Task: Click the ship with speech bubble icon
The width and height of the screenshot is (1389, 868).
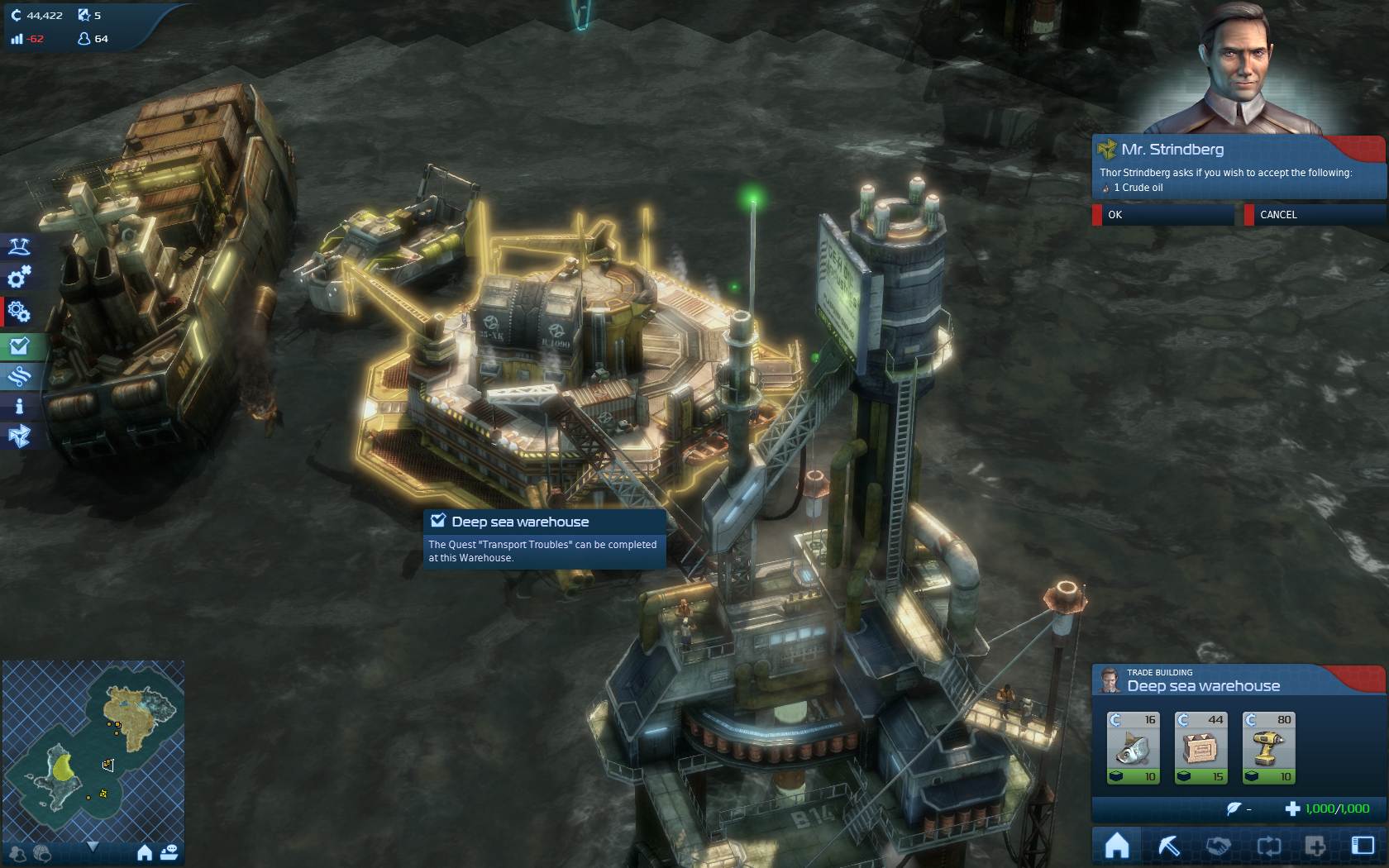Action: click(169, 852)
